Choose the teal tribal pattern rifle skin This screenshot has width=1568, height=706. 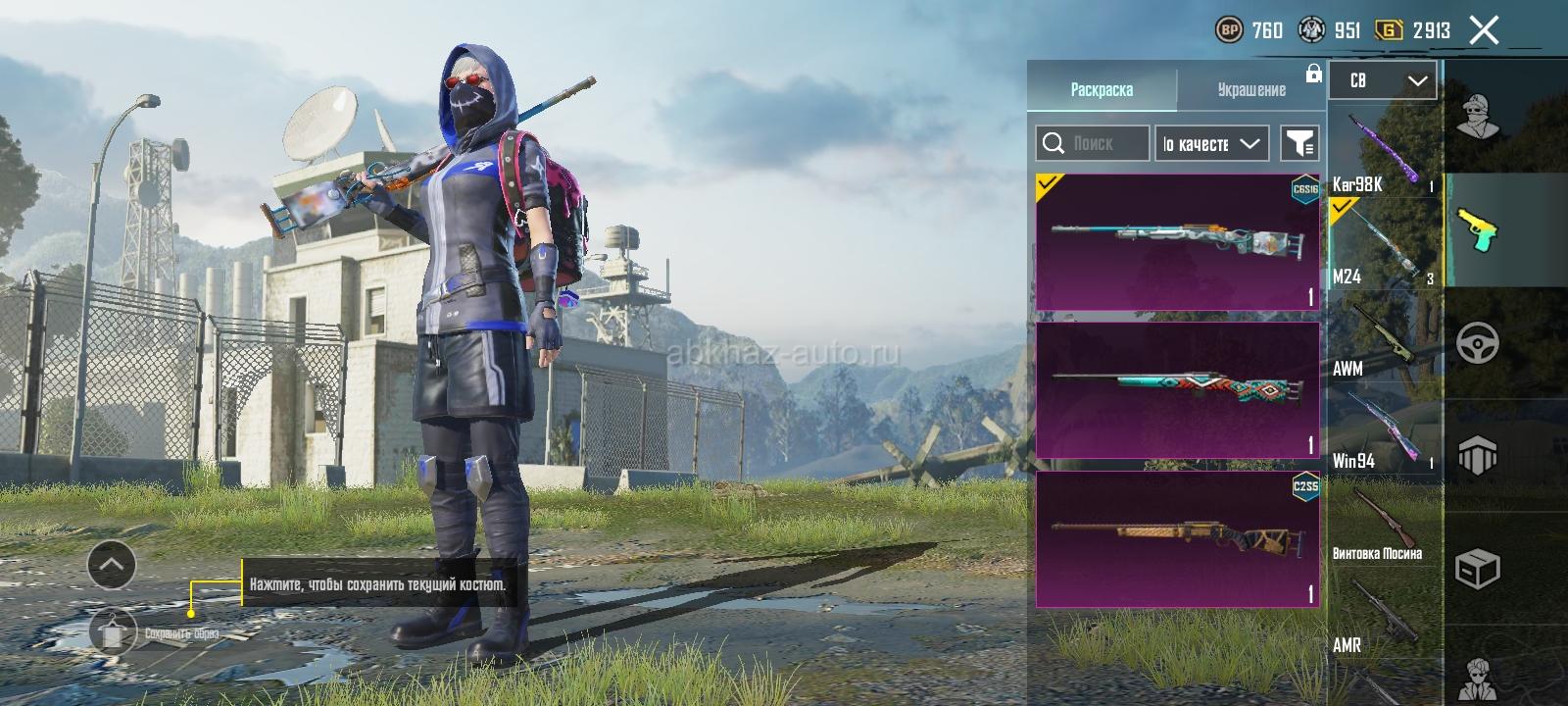pyautogui.click(x=1177, y=389)
